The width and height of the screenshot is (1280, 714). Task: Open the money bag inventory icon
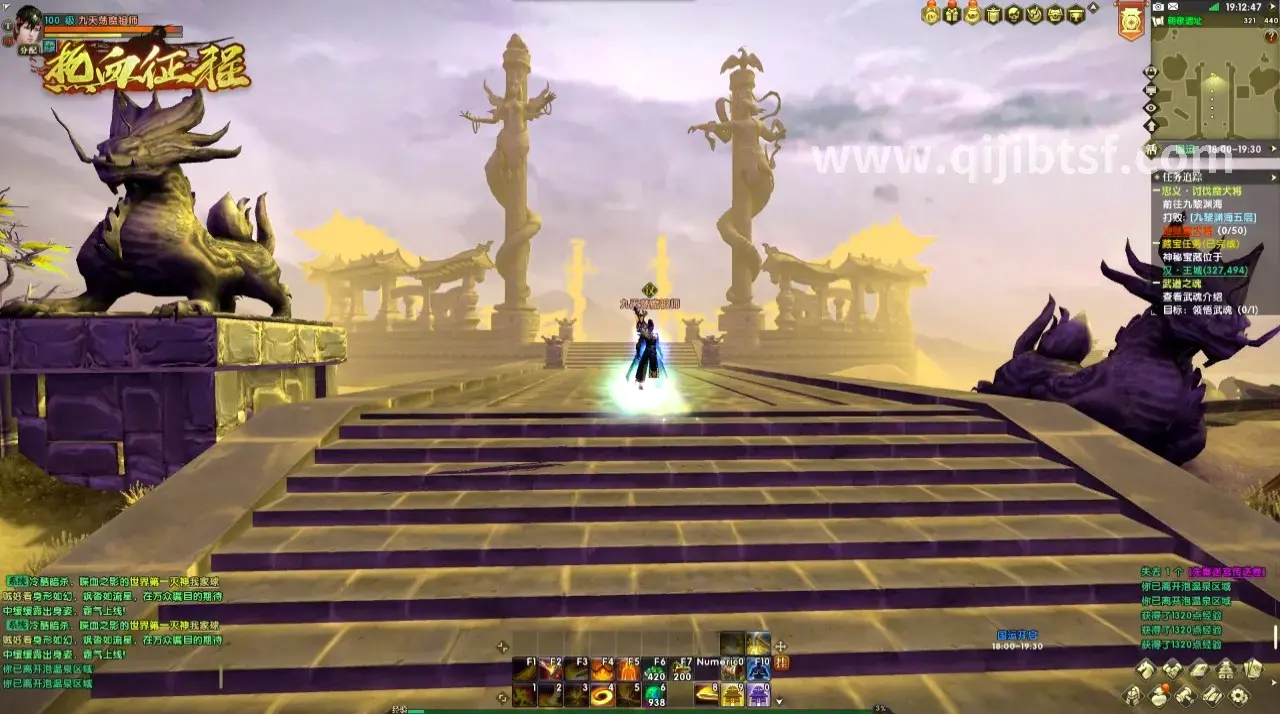[1161, 696]
